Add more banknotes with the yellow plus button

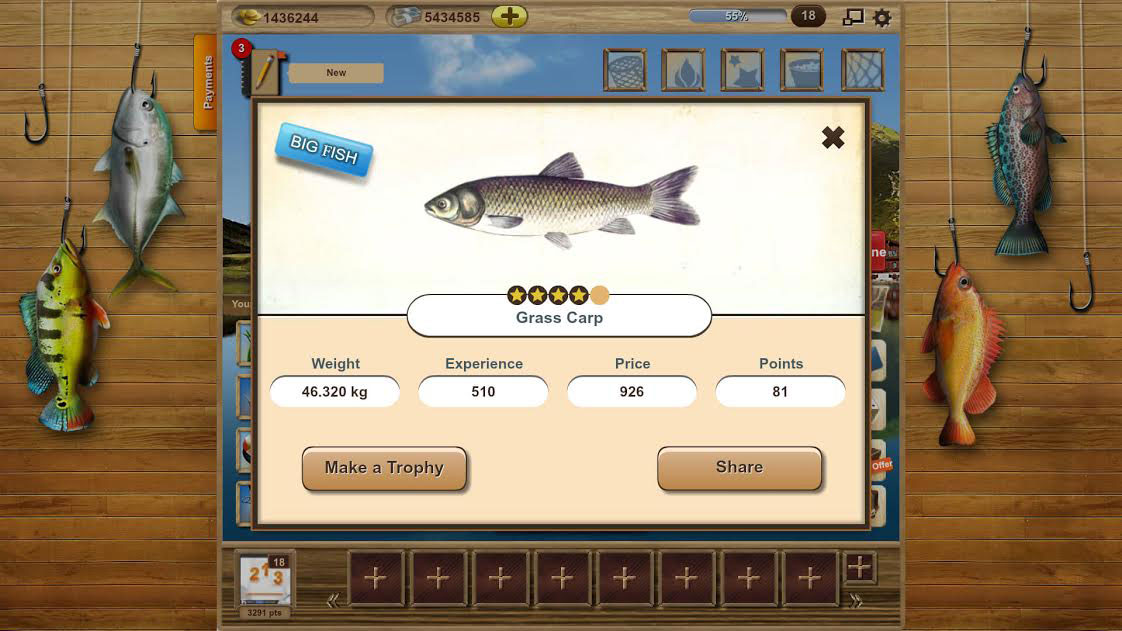509,17
